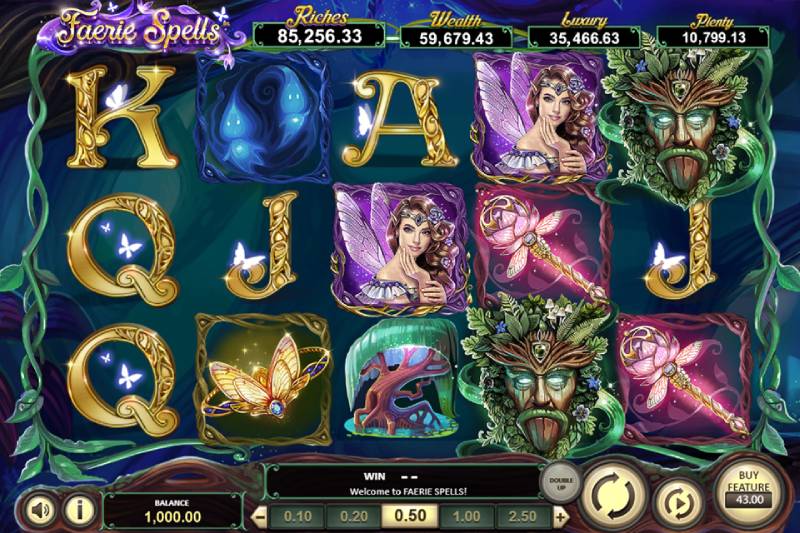
Task: Increase the bet with the plus button
Action: click(x=561, y=516)
